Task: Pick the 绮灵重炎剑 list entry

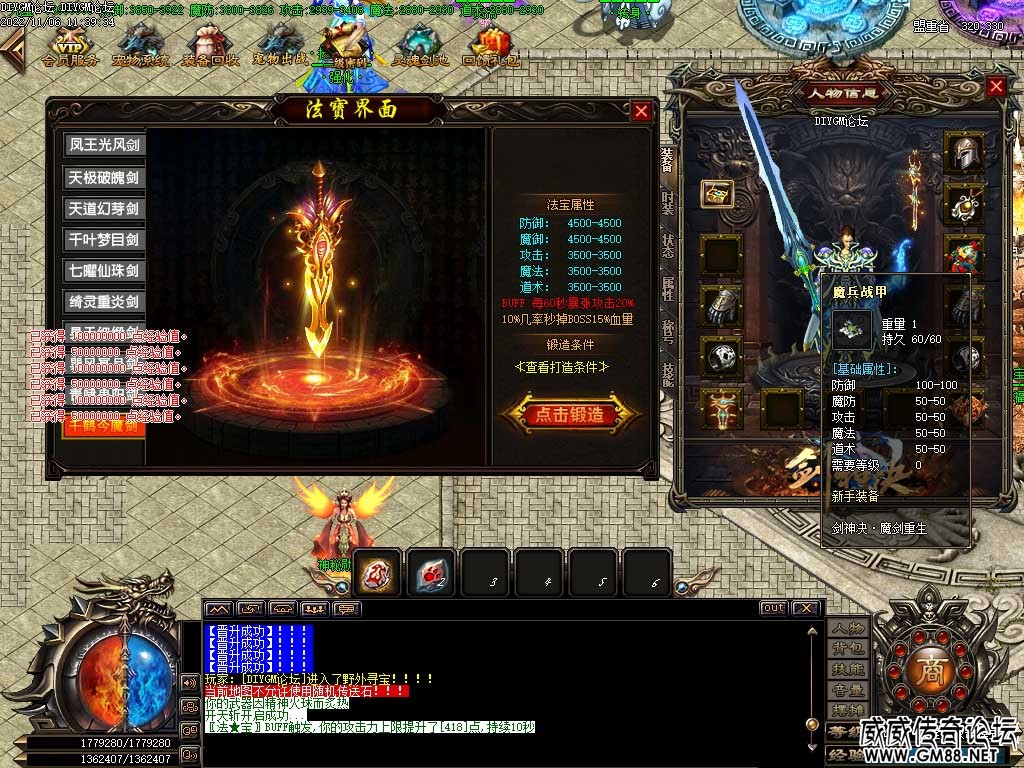Action: (104, 301)
